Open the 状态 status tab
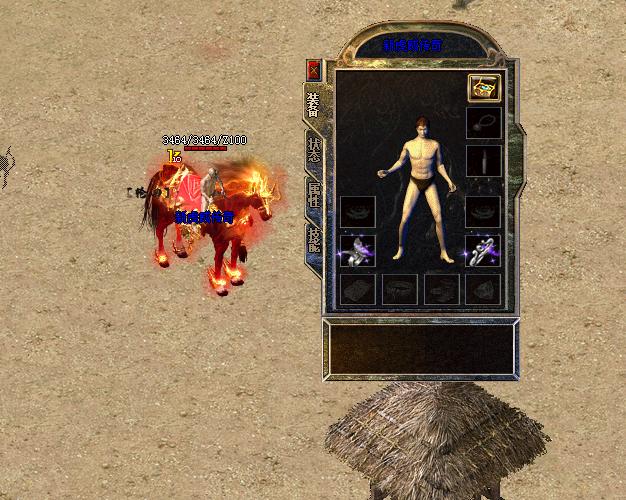The image size is (626, 500). click(314, 151)
